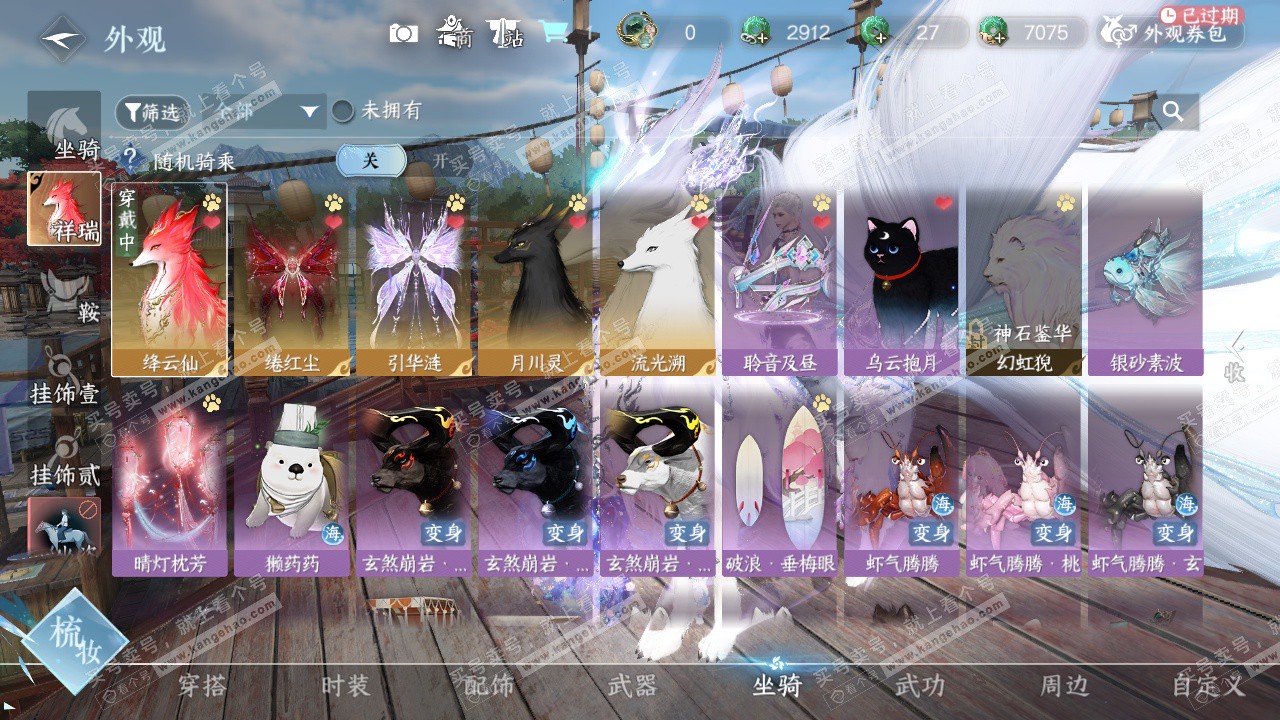Switch to the 时装 bottom tab
The image size is (1280, 720).
point(346,686)
